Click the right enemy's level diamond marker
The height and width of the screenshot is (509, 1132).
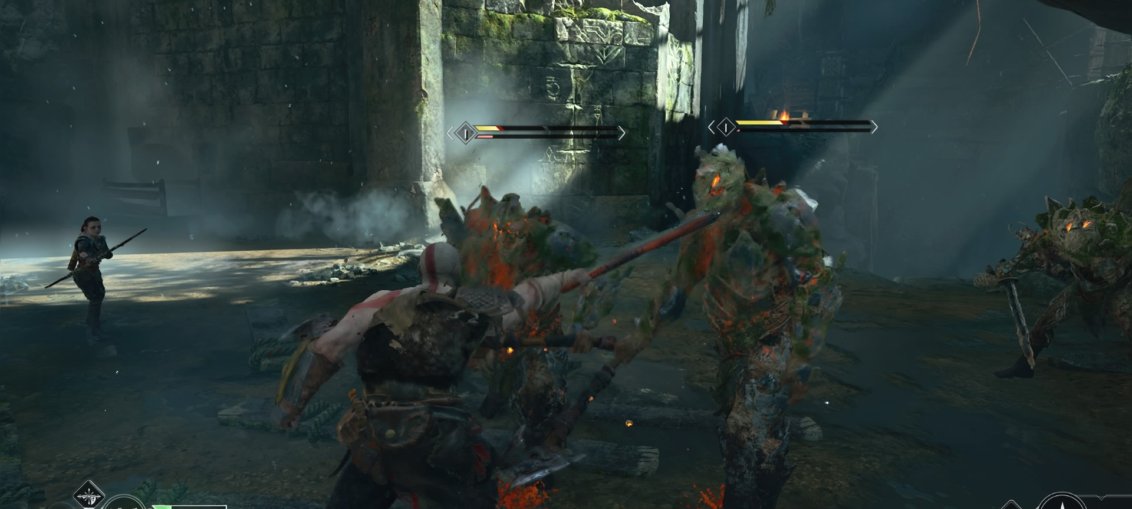724,127
